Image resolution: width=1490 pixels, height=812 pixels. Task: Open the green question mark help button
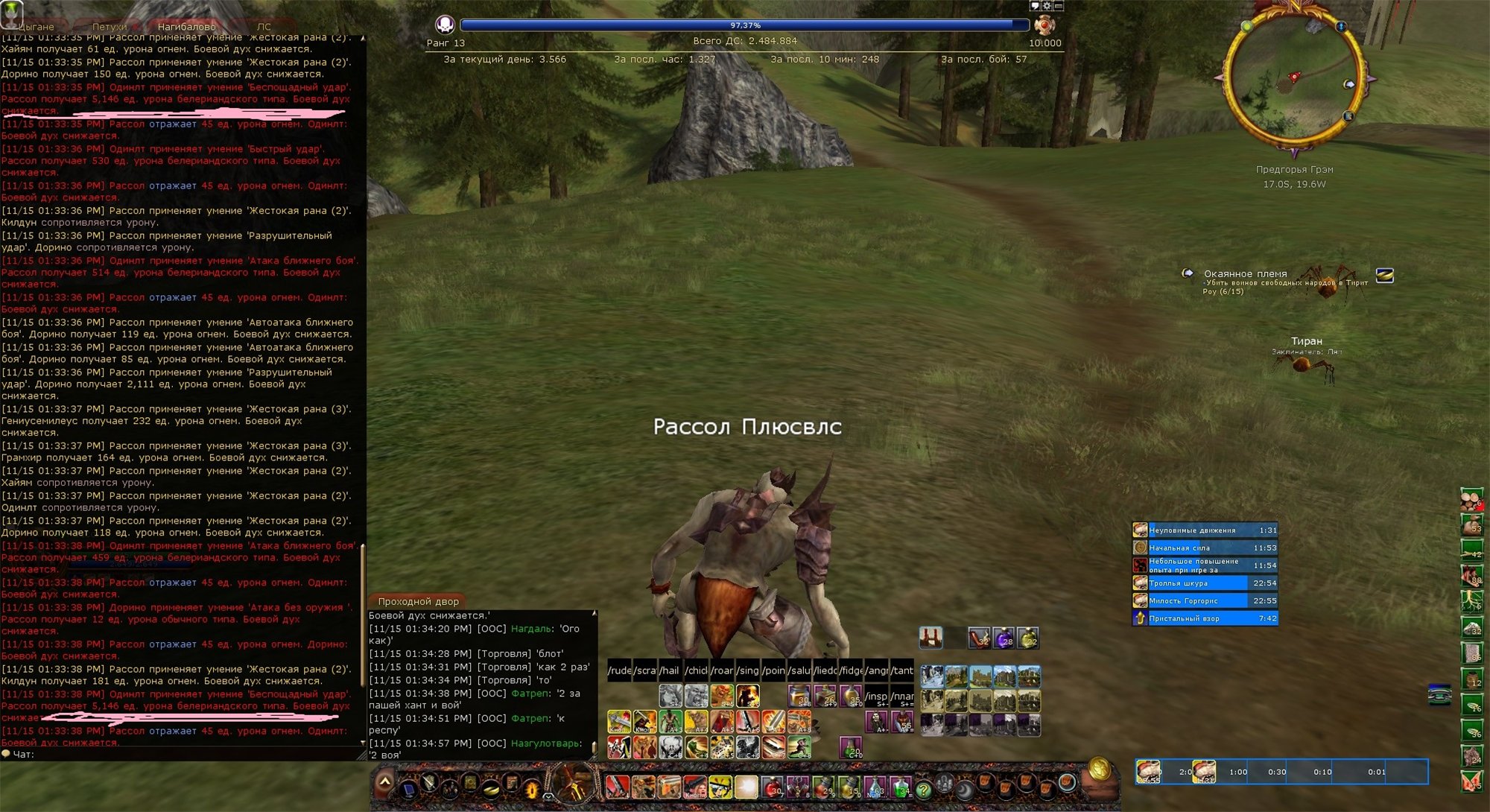pos(924,789)
